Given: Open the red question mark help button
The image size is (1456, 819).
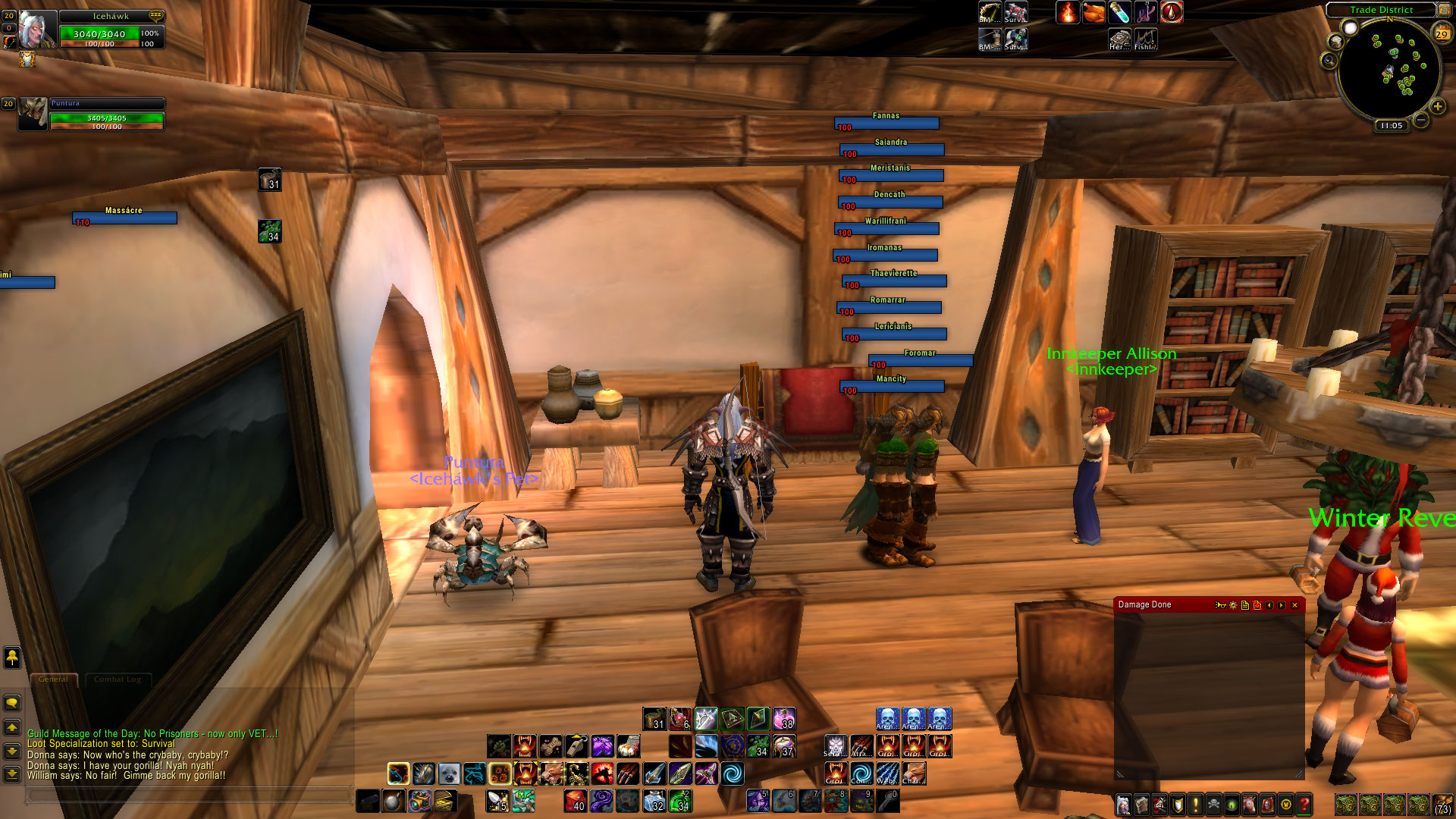Looking at the screenshot, I should (1304, 804).
